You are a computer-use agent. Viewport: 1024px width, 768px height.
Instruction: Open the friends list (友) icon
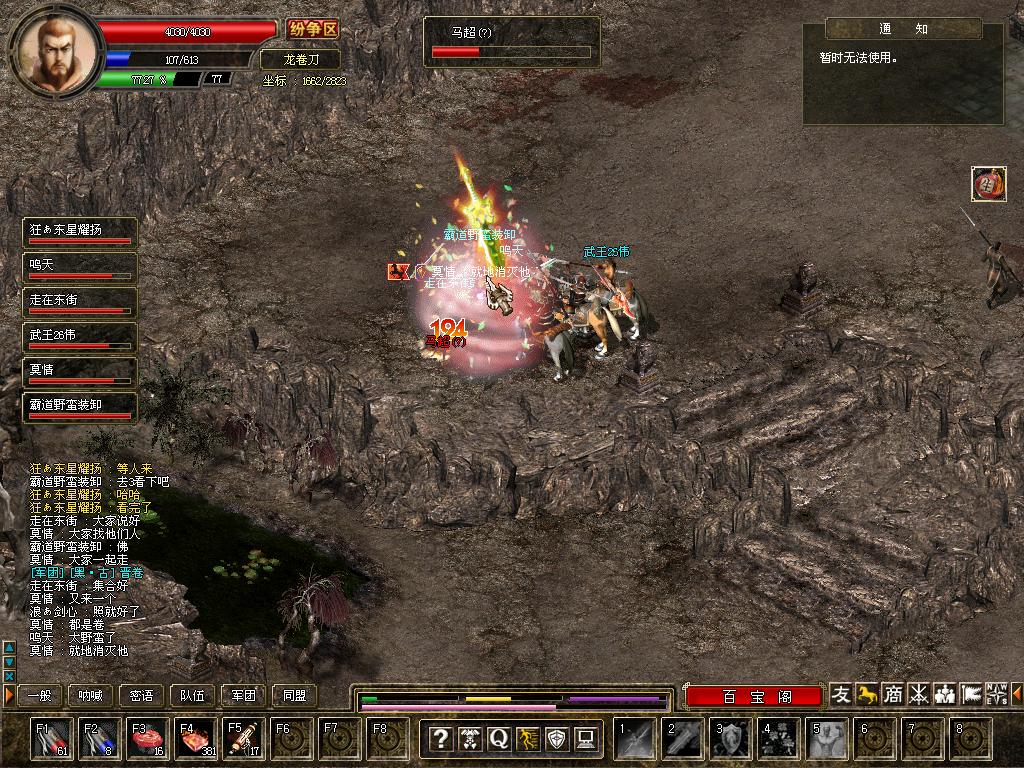pyautogui.click(x=842, y=694)
